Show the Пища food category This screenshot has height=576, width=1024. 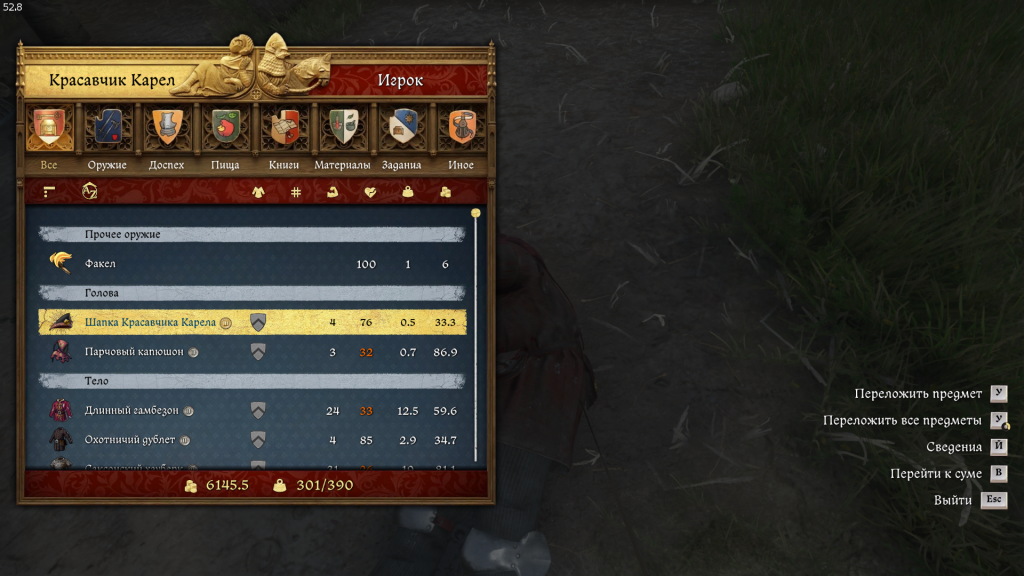225,129
